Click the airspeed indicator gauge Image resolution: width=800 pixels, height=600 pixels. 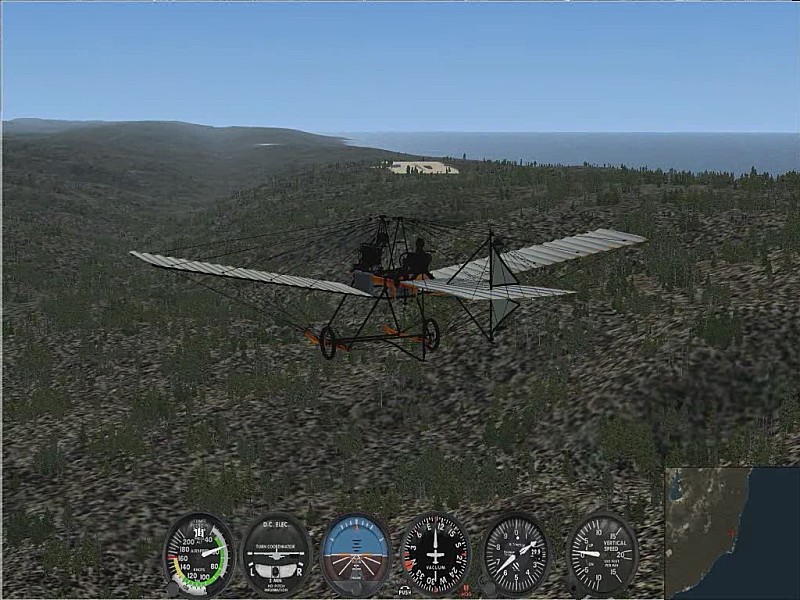click(x=199, y=554)
